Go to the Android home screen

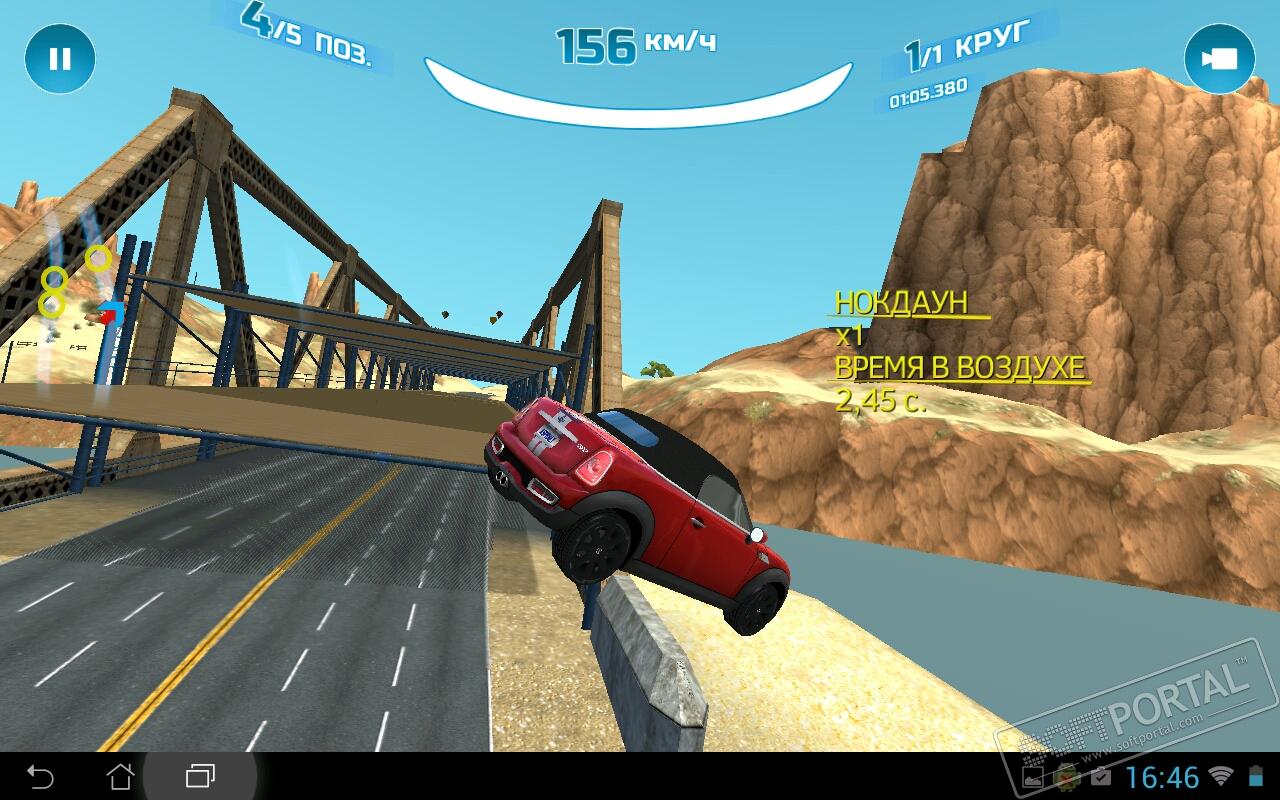coord(120,776)
